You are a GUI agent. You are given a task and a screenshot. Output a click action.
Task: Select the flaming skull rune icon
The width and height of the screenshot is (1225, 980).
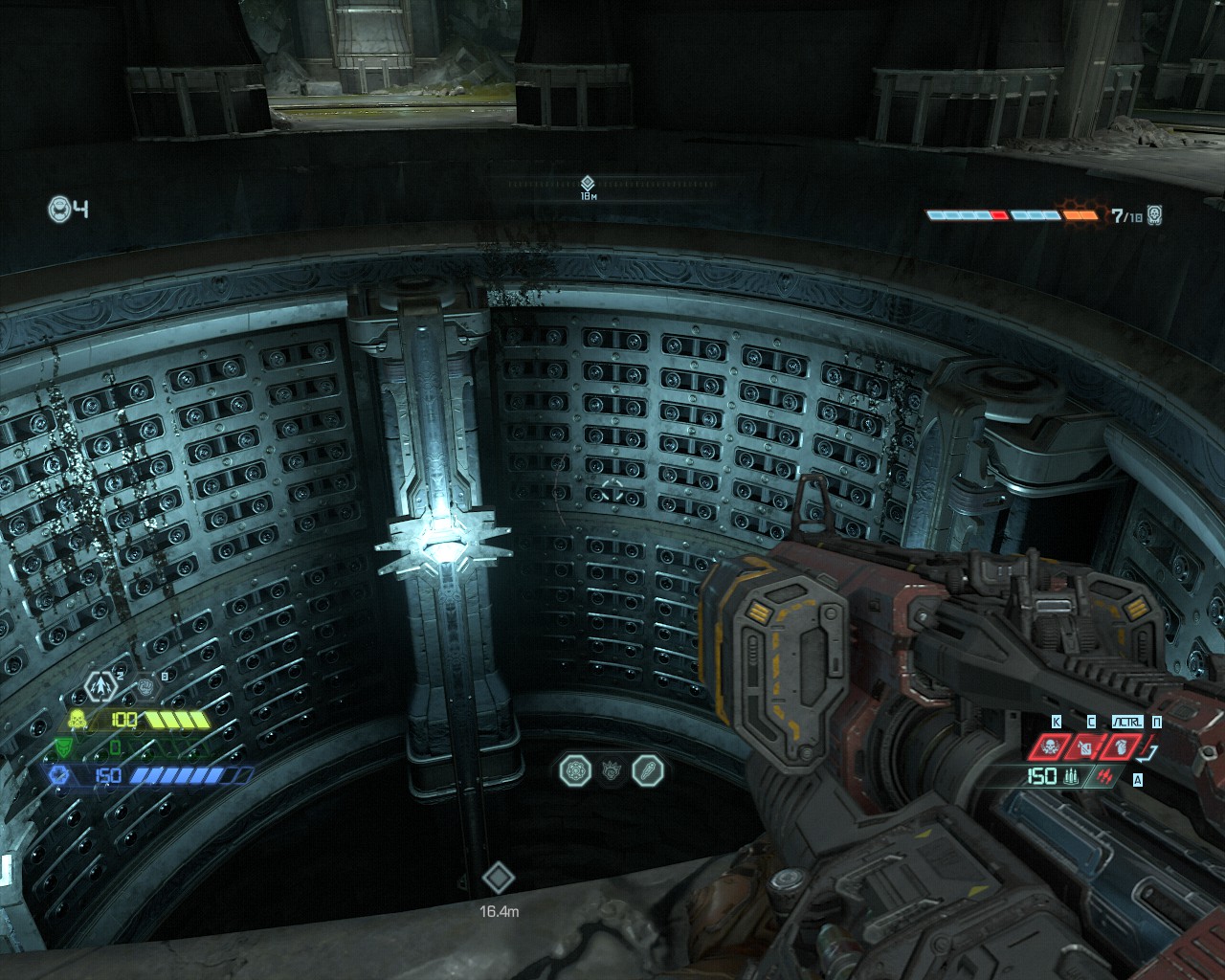click(609, 770)
